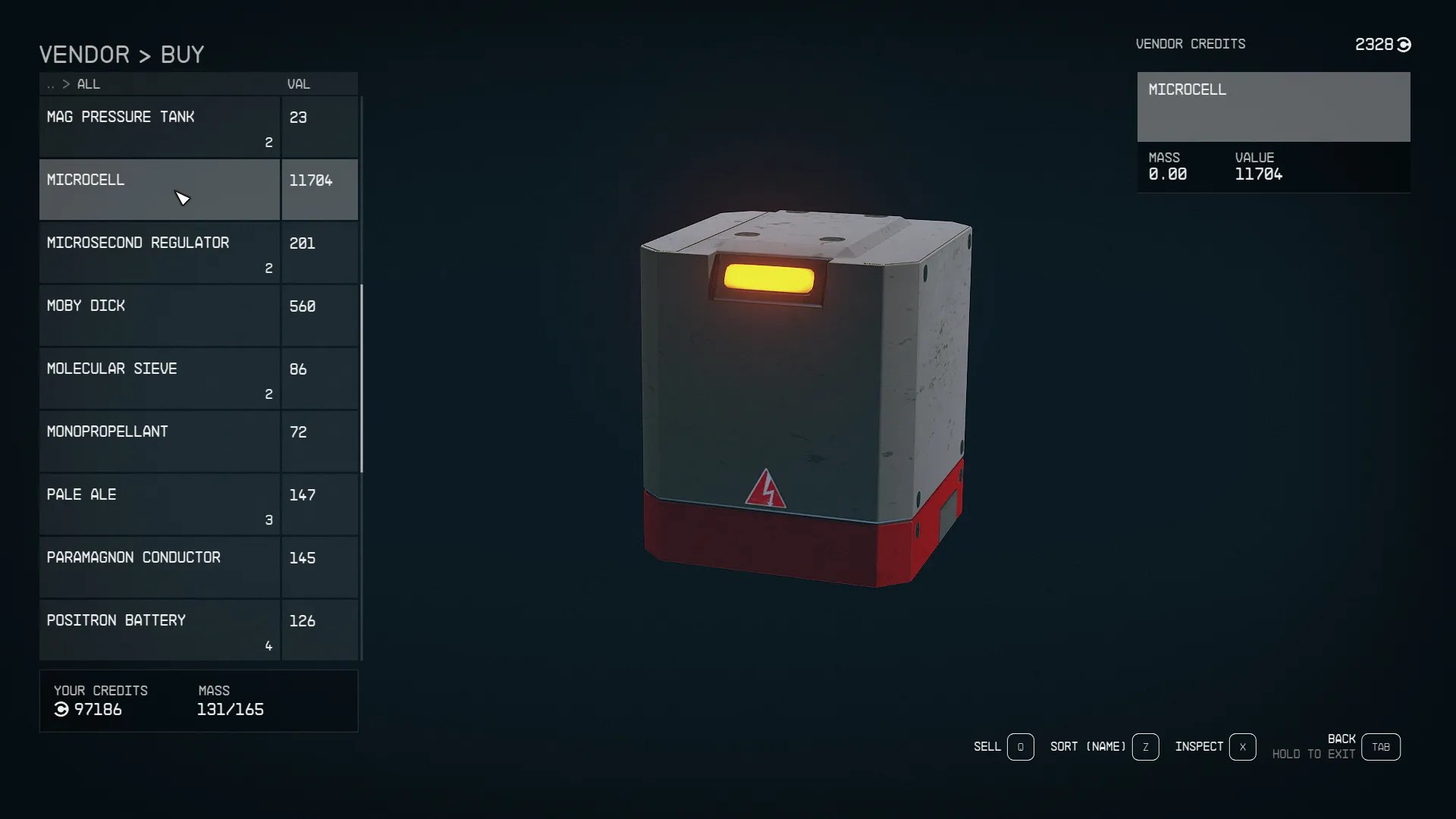The image size is (1456, 819).
Task: Open the parent category via the '..' breadcrumb
Action: 51,84
